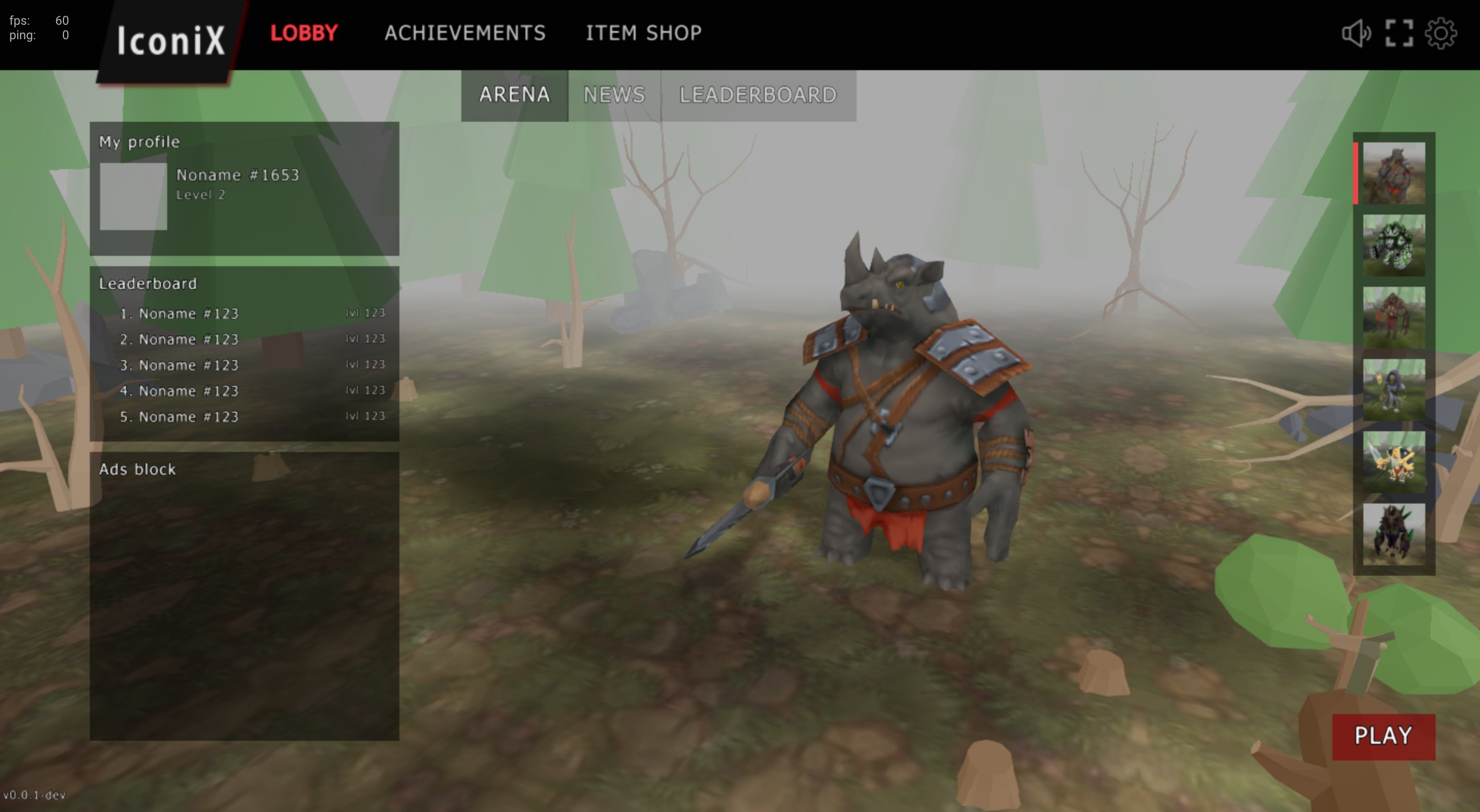
Task: Mute game audio with the speaker icon
Action: 1357,33
